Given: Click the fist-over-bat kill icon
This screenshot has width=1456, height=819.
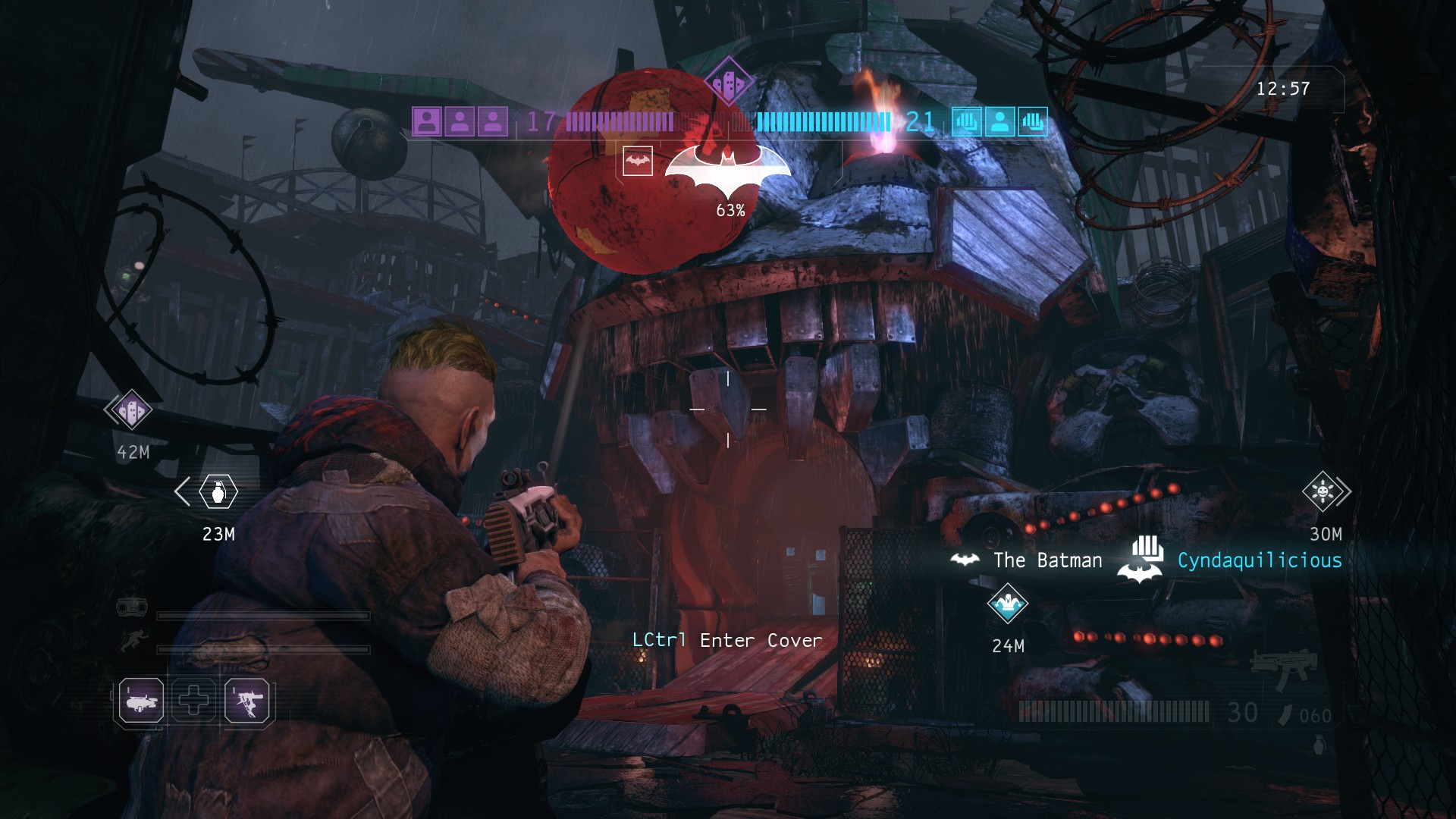Looking at the screenshot, I should pyautogui.click(x=1141, y=561).
